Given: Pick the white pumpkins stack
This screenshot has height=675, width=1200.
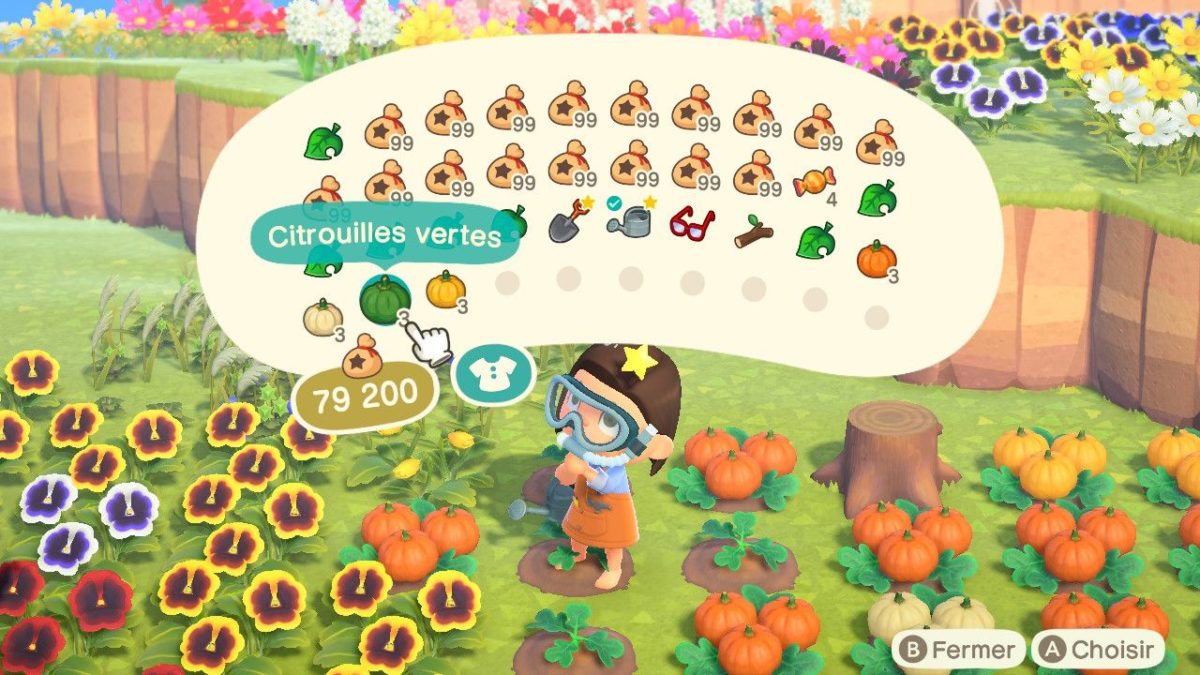Looking at the screenshot, I should pyautogui.click(x=323, y=317).
